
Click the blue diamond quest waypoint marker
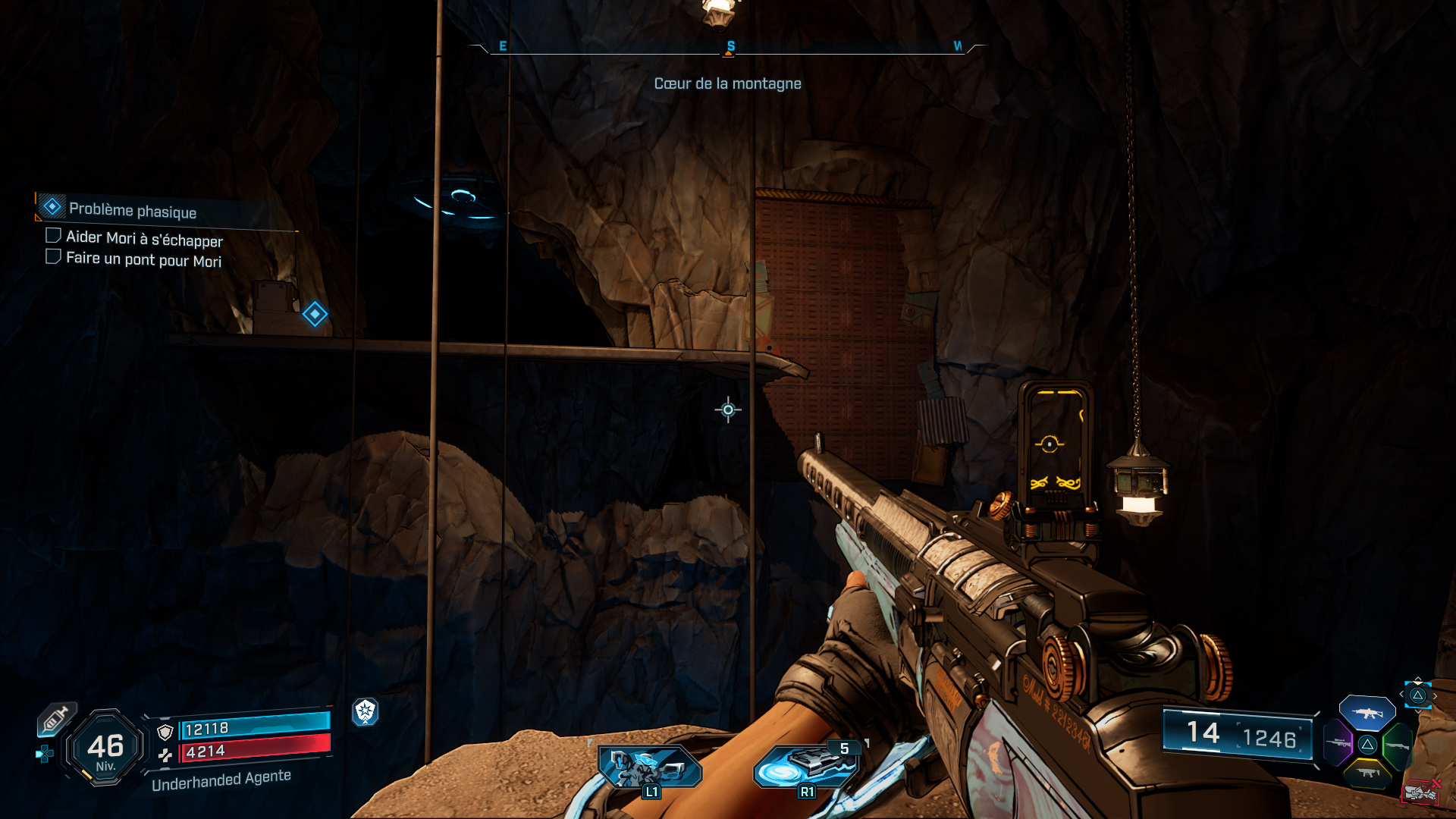coord(315,314)
